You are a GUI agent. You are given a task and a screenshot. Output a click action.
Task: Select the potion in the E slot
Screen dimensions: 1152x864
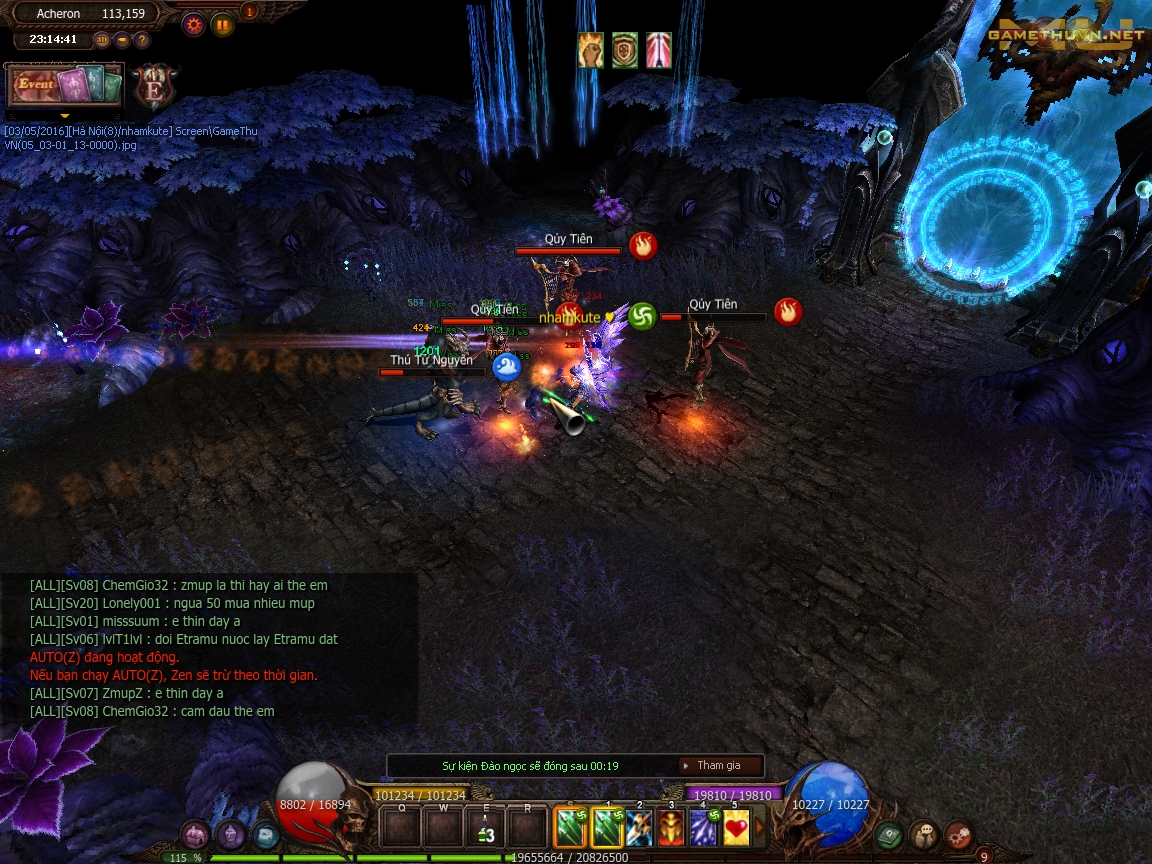pyautogui.click(x=485, y=828)
